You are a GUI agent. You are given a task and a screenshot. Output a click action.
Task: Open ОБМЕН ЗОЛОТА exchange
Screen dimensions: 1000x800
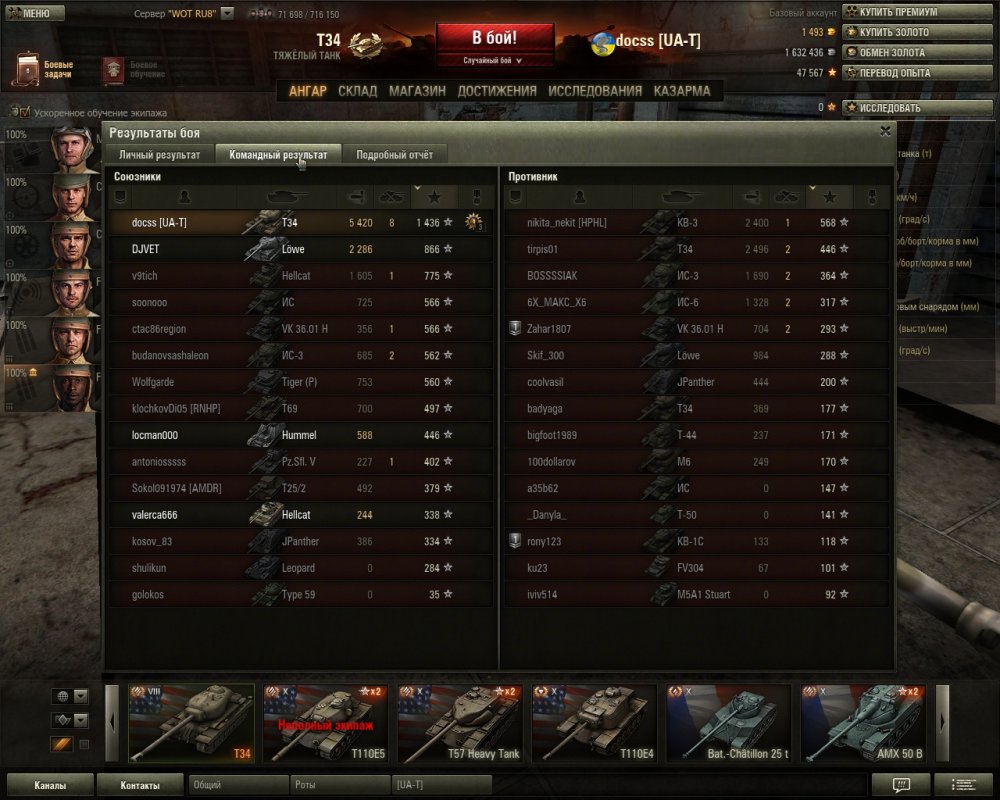[x=891, y=52]
